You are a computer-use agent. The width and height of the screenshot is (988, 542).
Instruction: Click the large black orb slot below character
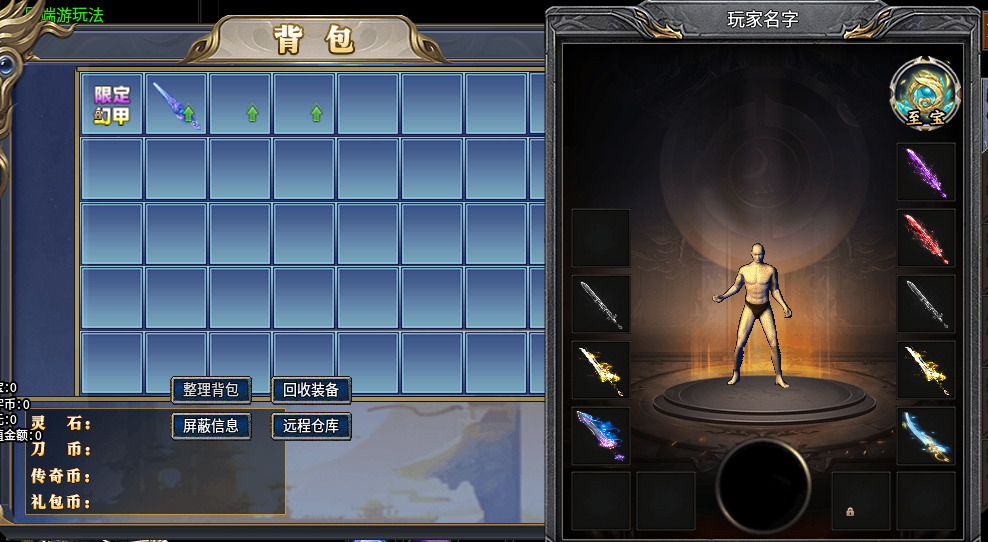click(x=764, y=487)
